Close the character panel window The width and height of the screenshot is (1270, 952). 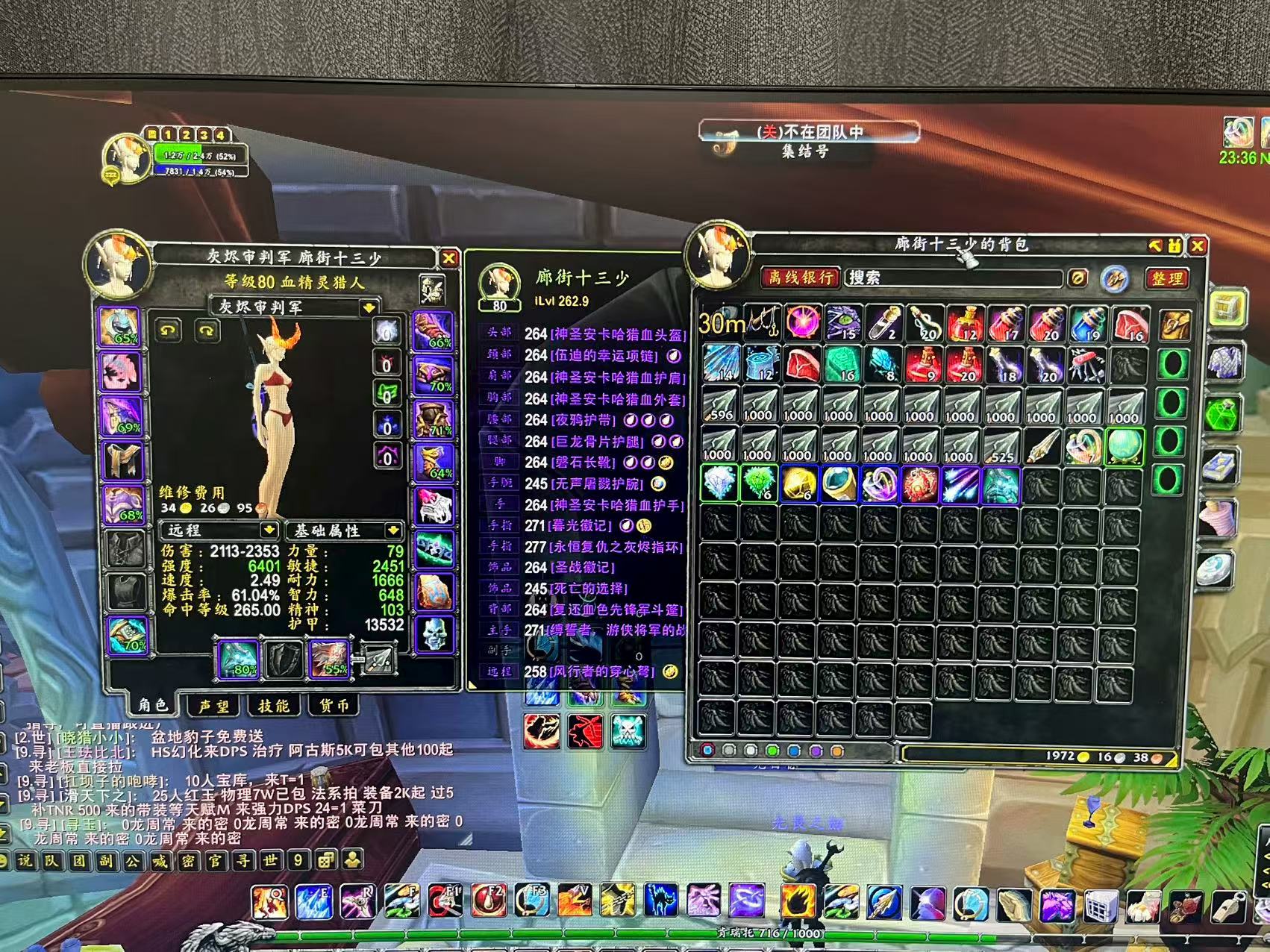[x=448, y=258]
